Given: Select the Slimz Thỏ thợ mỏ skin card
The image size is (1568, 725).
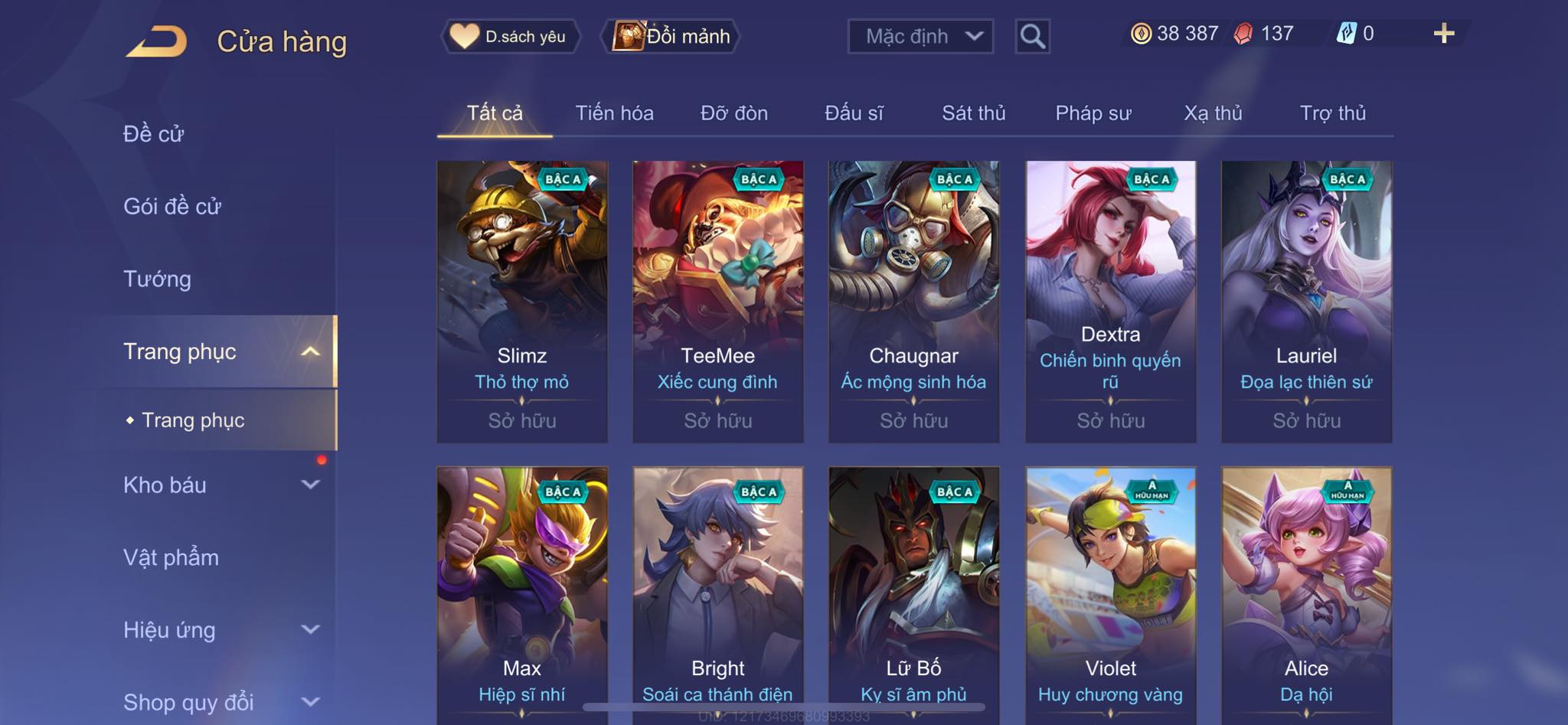Looking at the screenshot, I should (522, 301).
